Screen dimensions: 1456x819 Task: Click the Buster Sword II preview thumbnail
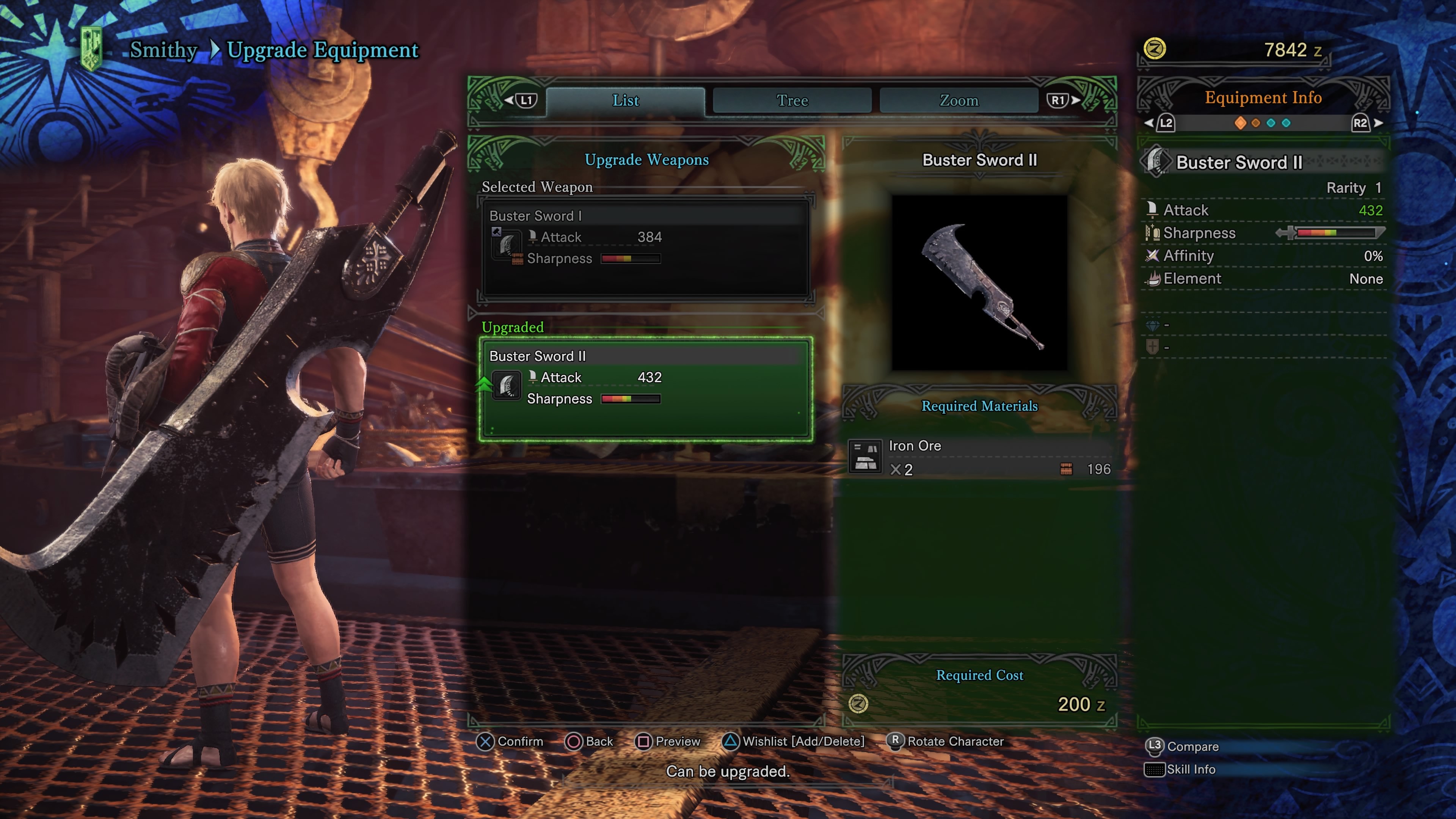tap(979, 283)
